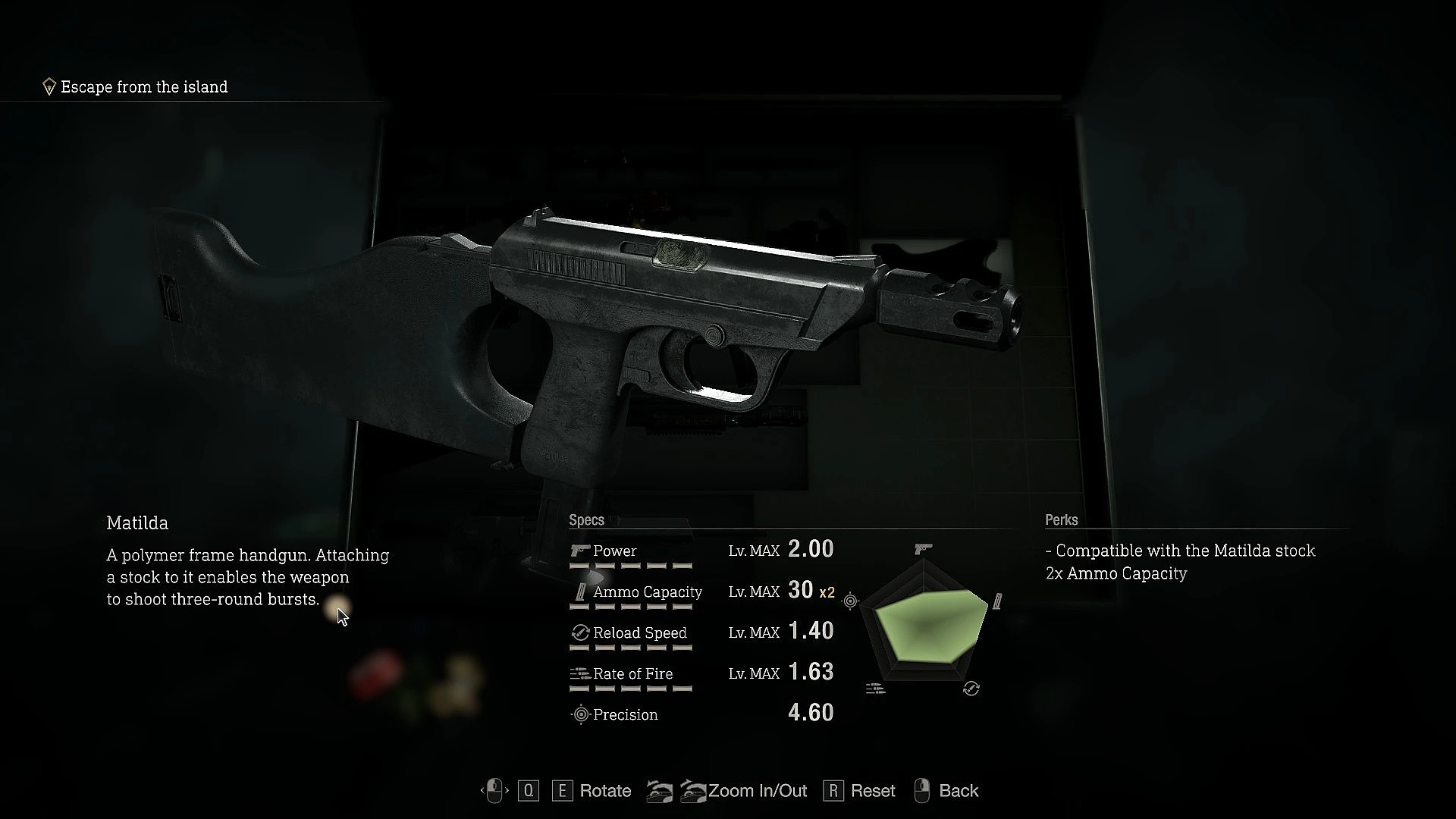Go back from the Matilda inspection view

(958, 791)
